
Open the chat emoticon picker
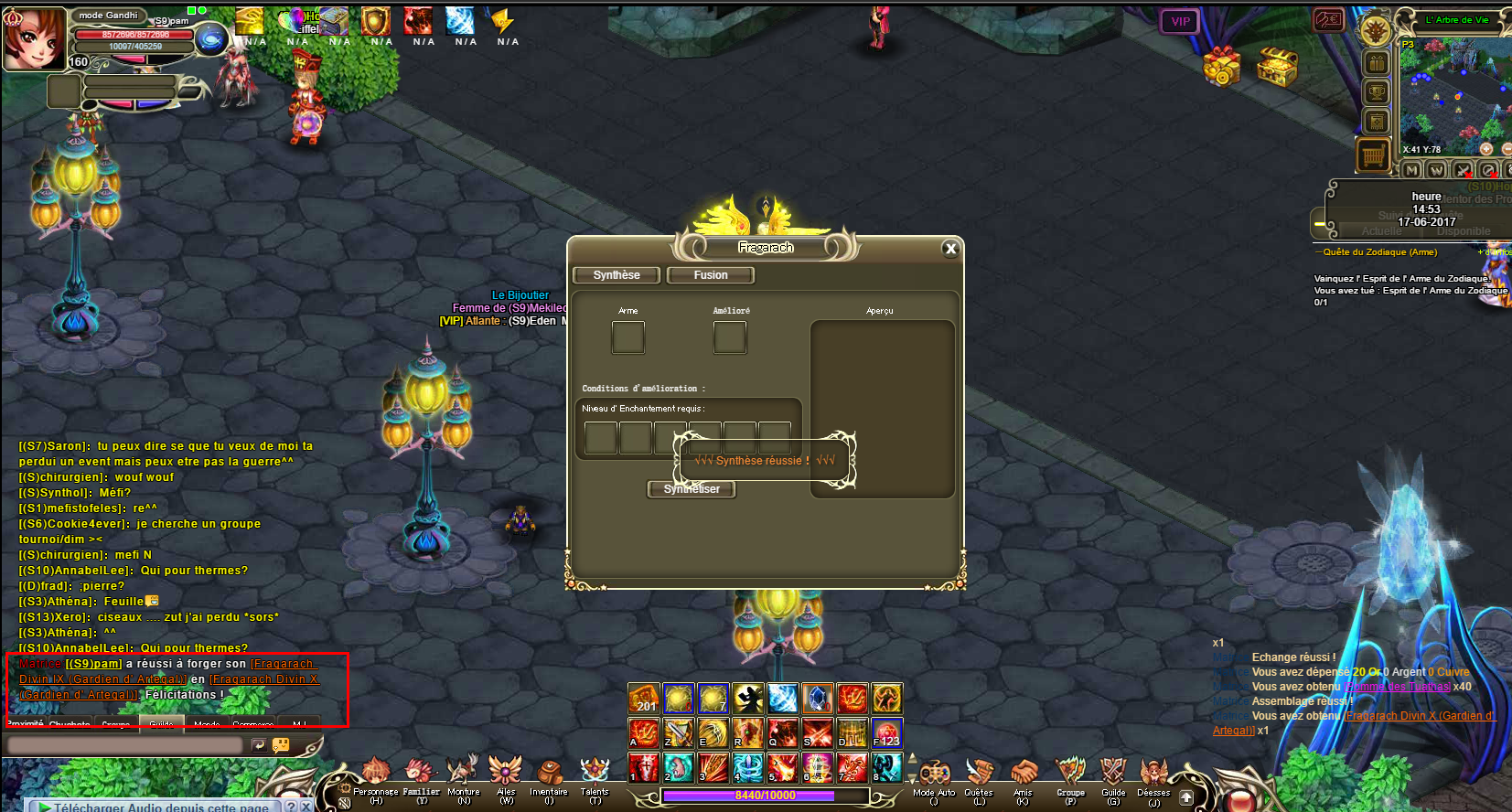281,745
